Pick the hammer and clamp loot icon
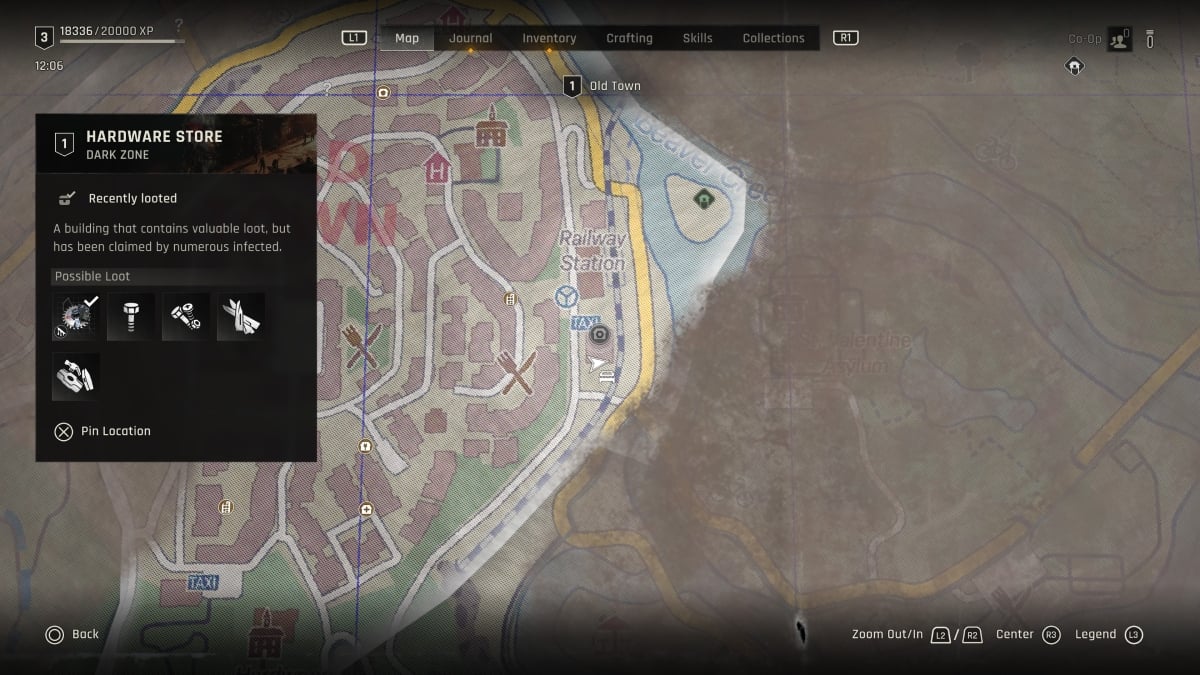 [x=75, y=376]
